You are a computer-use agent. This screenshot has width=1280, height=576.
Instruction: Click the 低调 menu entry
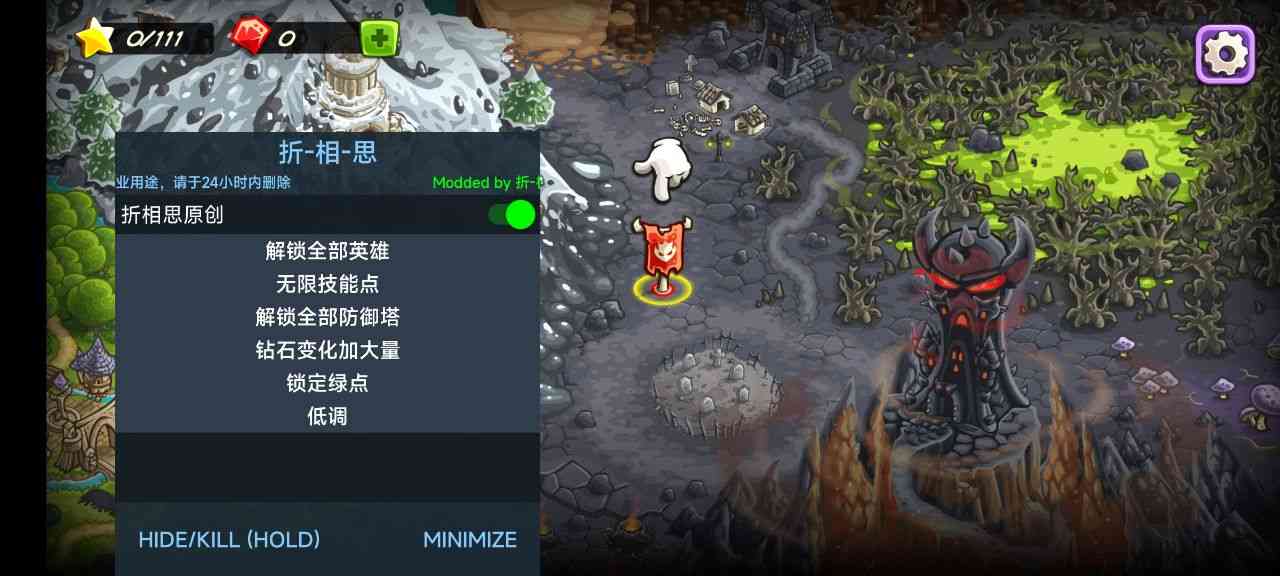point(327,416)
